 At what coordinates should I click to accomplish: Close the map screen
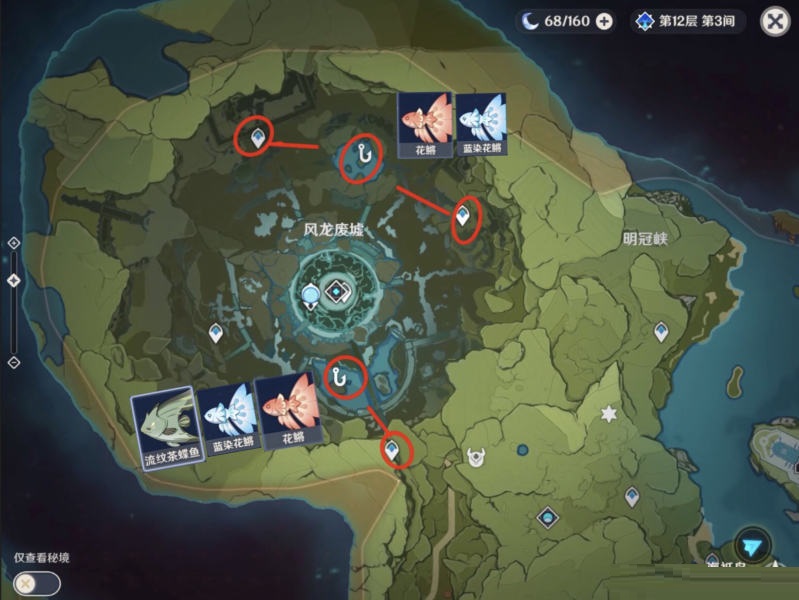point(775,21)
